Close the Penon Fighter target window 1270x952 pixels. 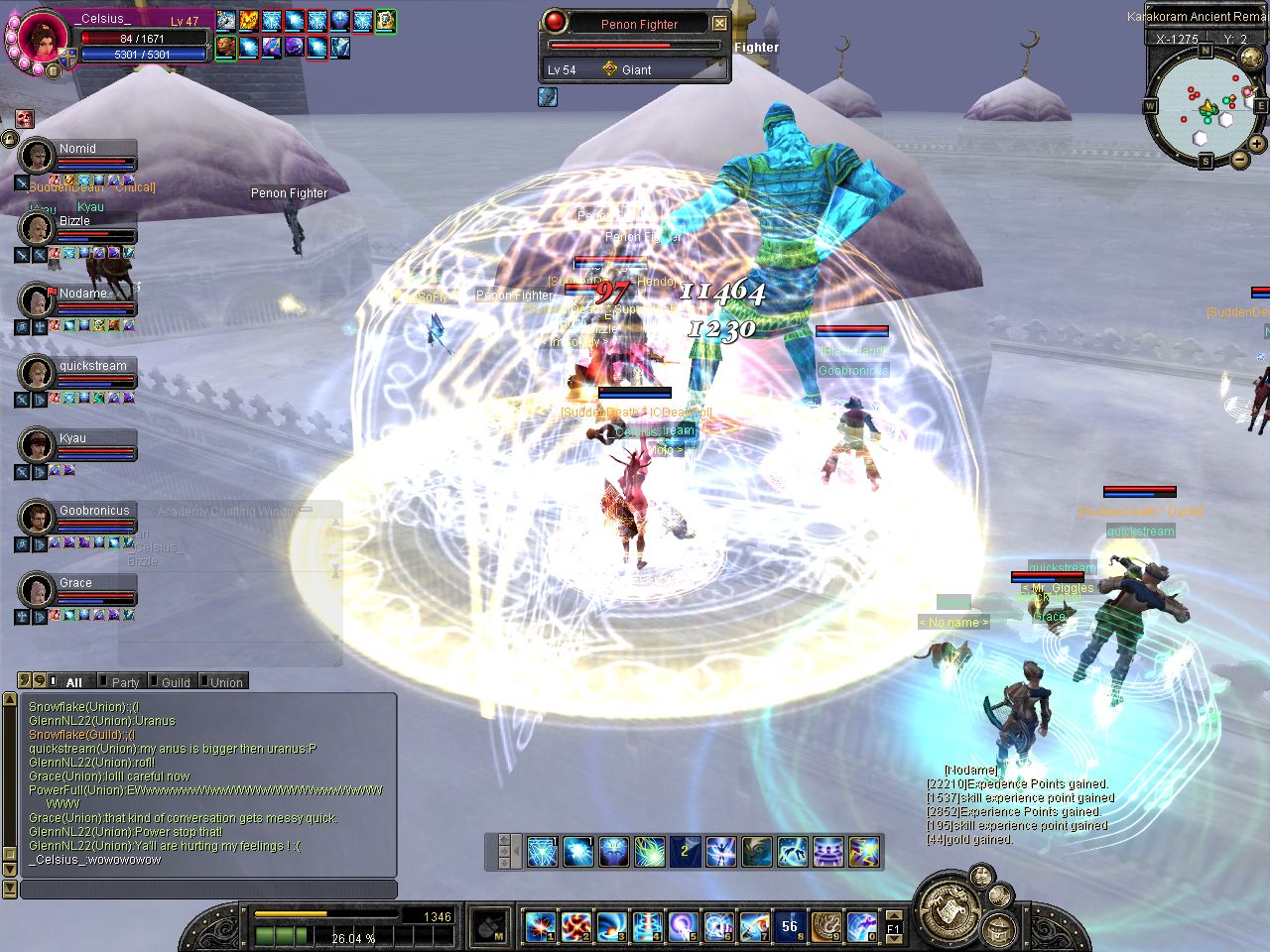pyautogui.click(x=720, y=24)
